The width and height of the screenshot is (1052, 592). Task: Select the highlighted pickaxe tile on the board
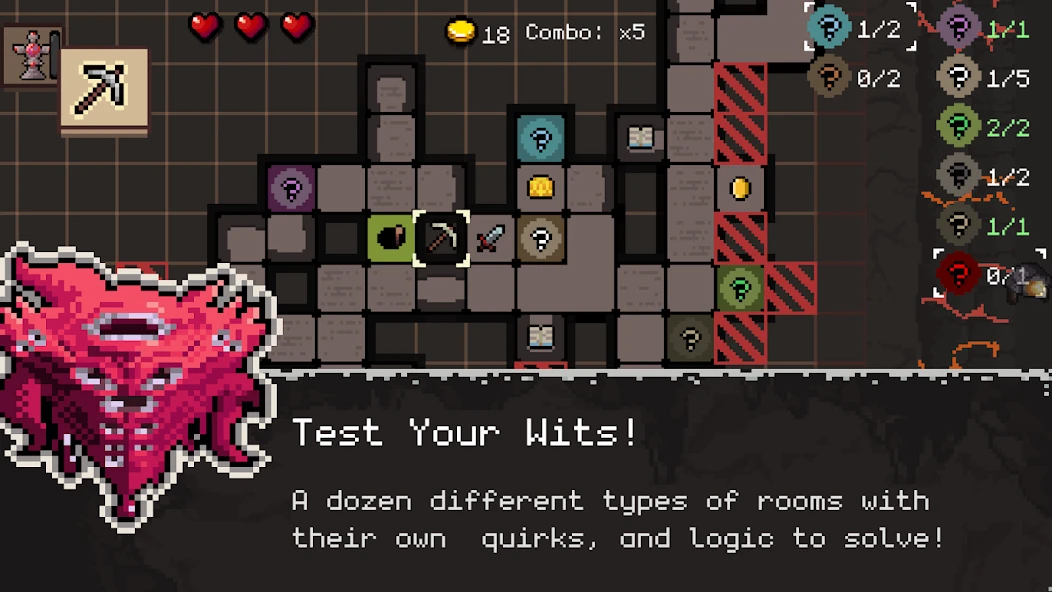point(441,238)
